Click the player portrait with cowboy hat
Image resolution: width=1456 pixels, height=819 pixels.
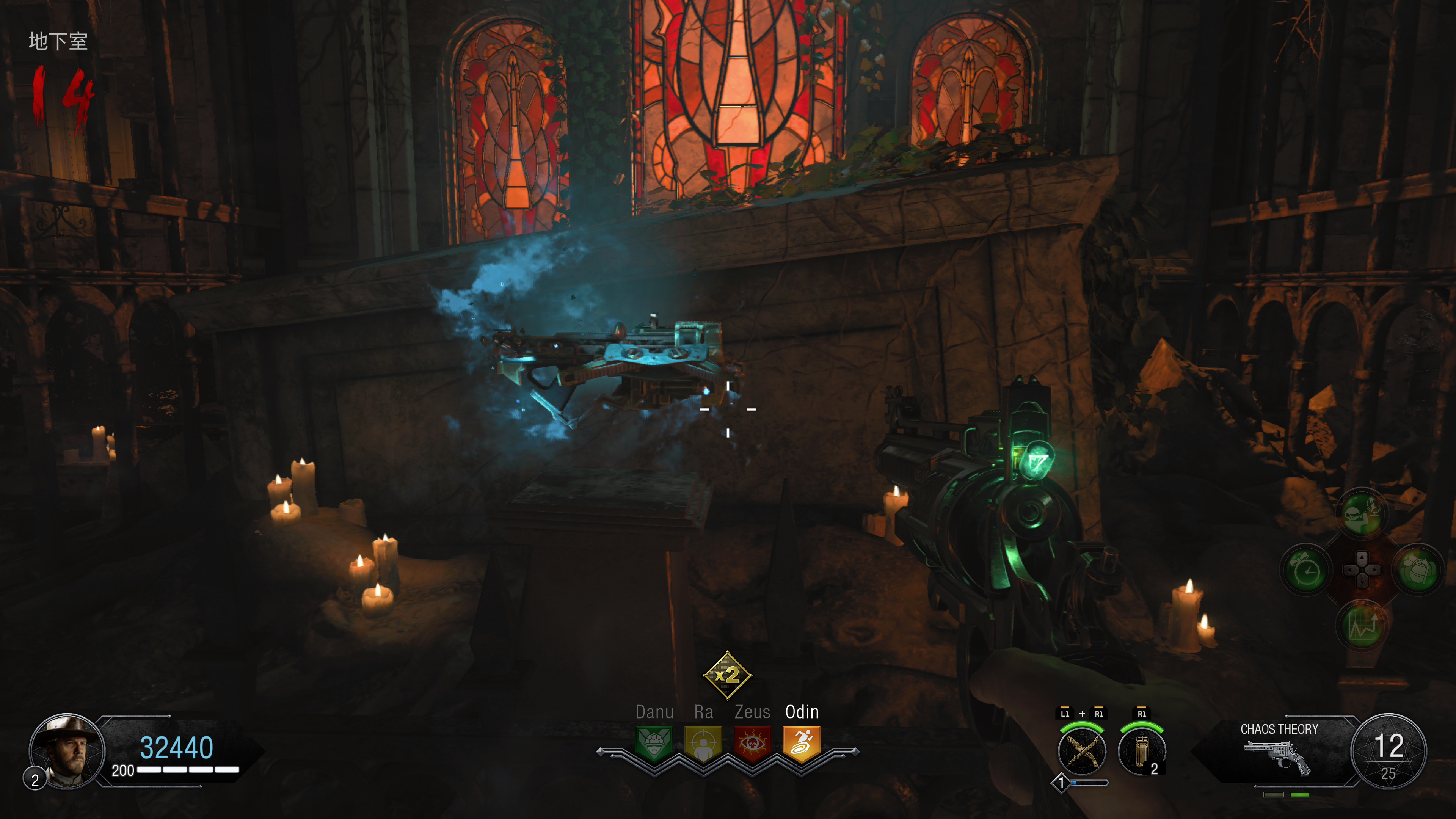(67, 751)
